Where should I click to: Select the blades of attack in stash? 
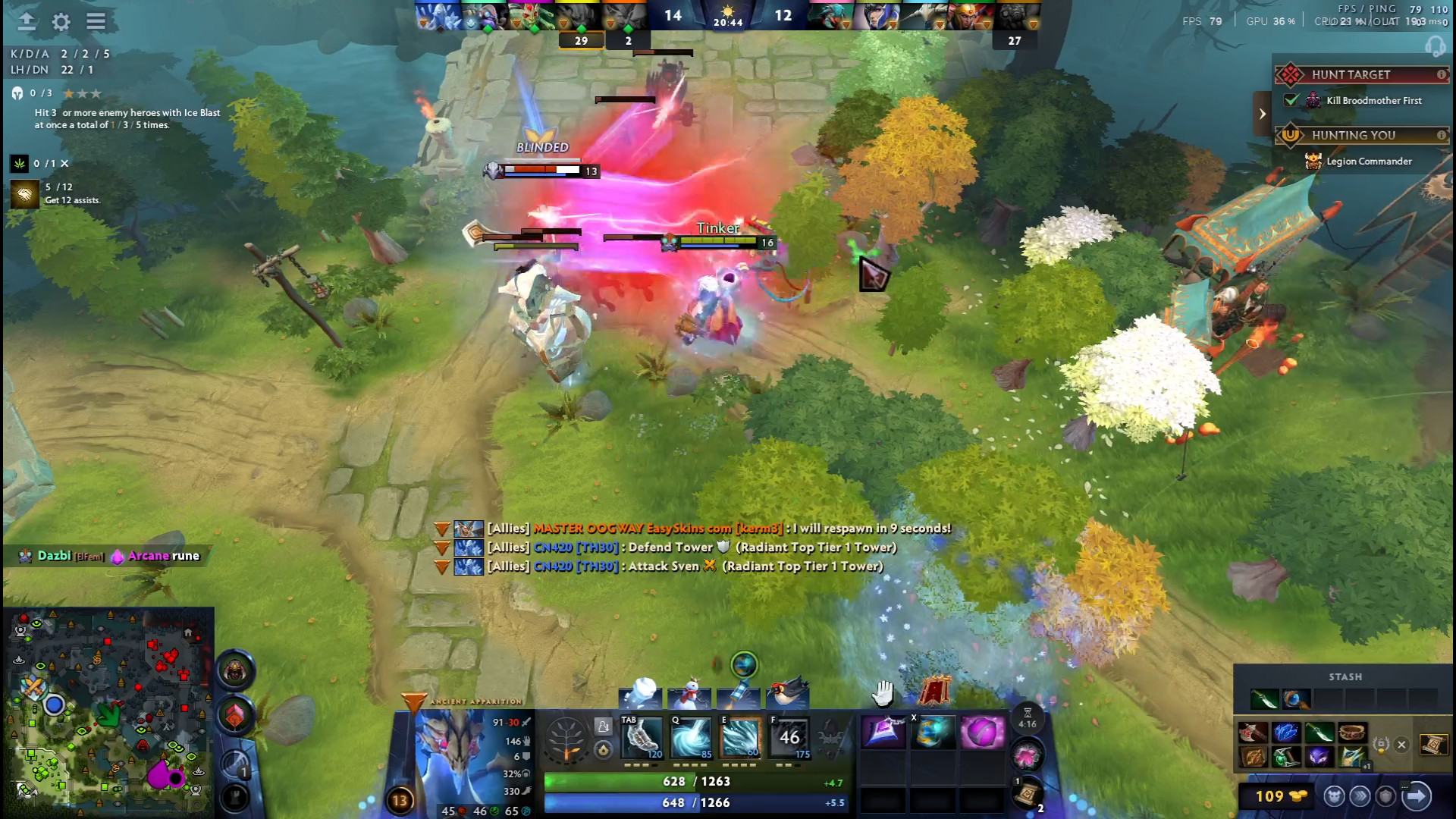click(1264, 698)
